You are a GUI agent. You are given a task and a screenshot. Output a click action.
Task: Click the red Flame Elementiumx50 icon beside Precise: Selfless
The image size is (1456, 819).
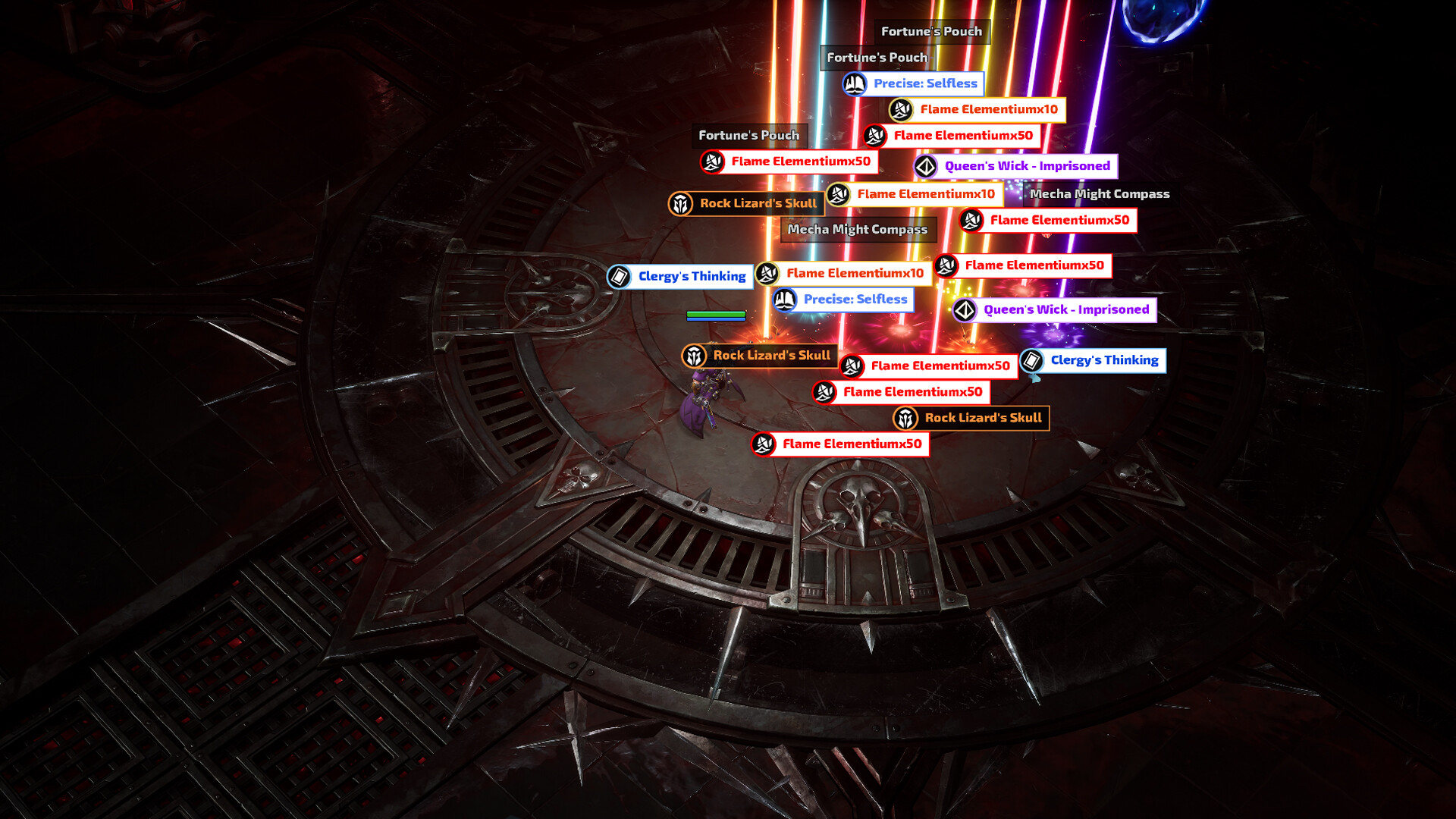pyautogui.click(x=946, y=265)
